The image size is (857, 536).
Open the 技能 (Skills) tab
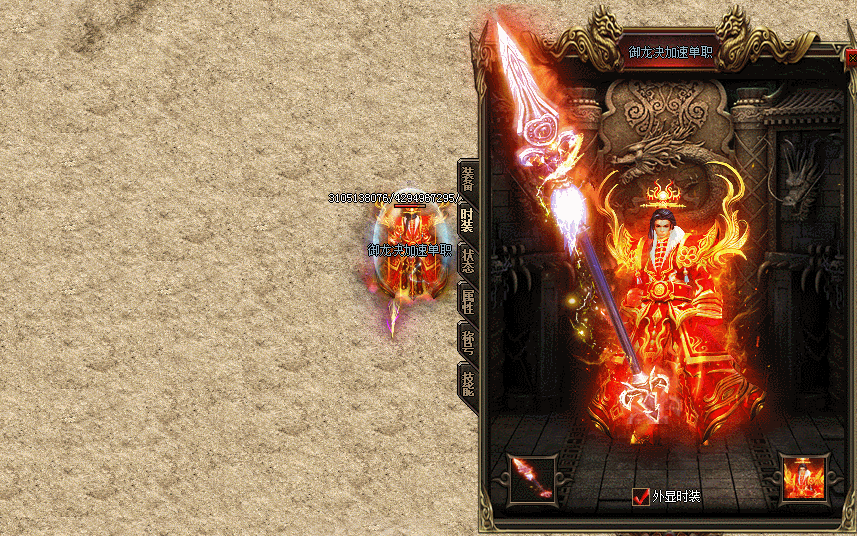[467, 380]
